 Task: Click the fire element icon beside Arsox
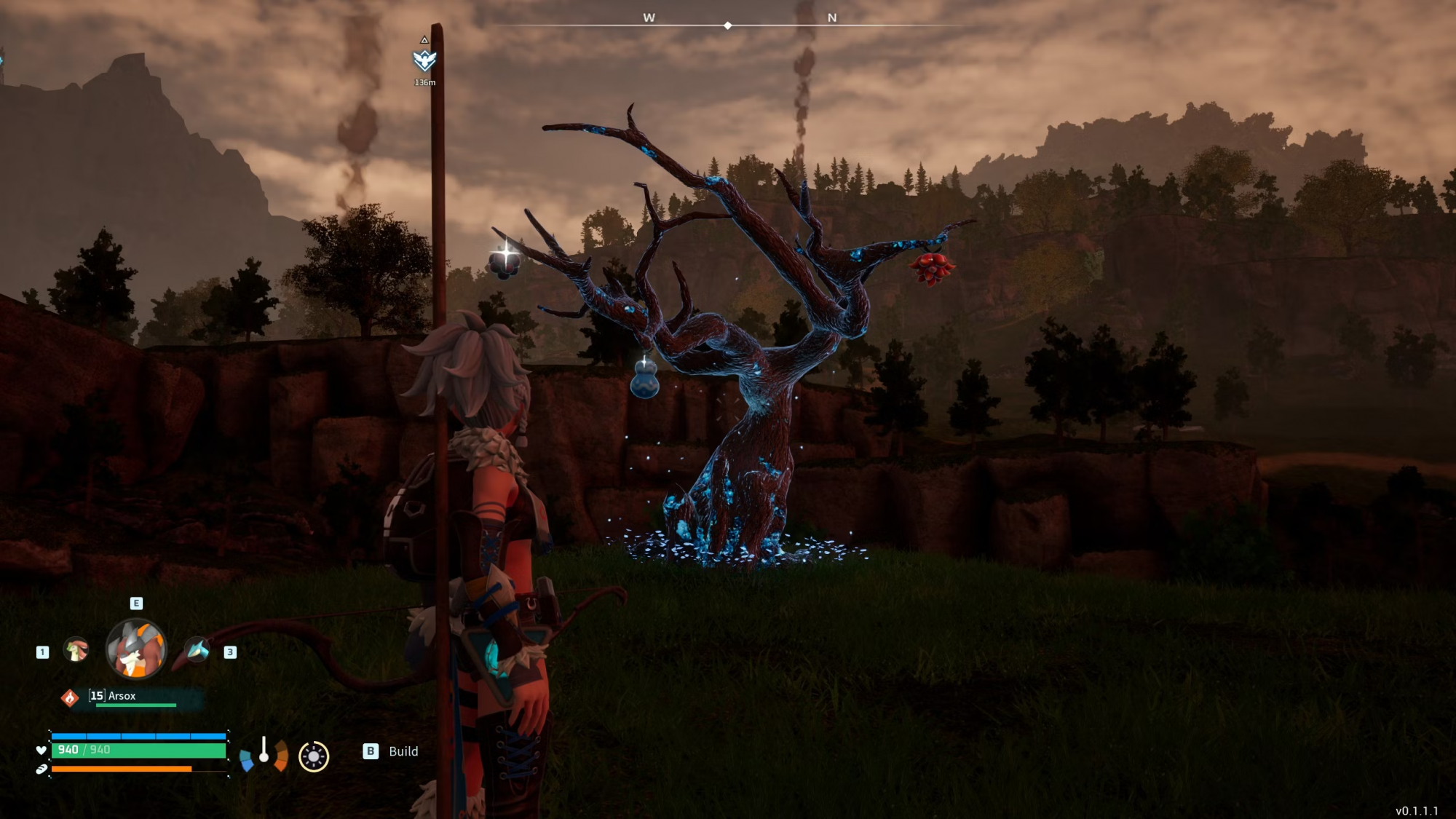click(70, 697)
